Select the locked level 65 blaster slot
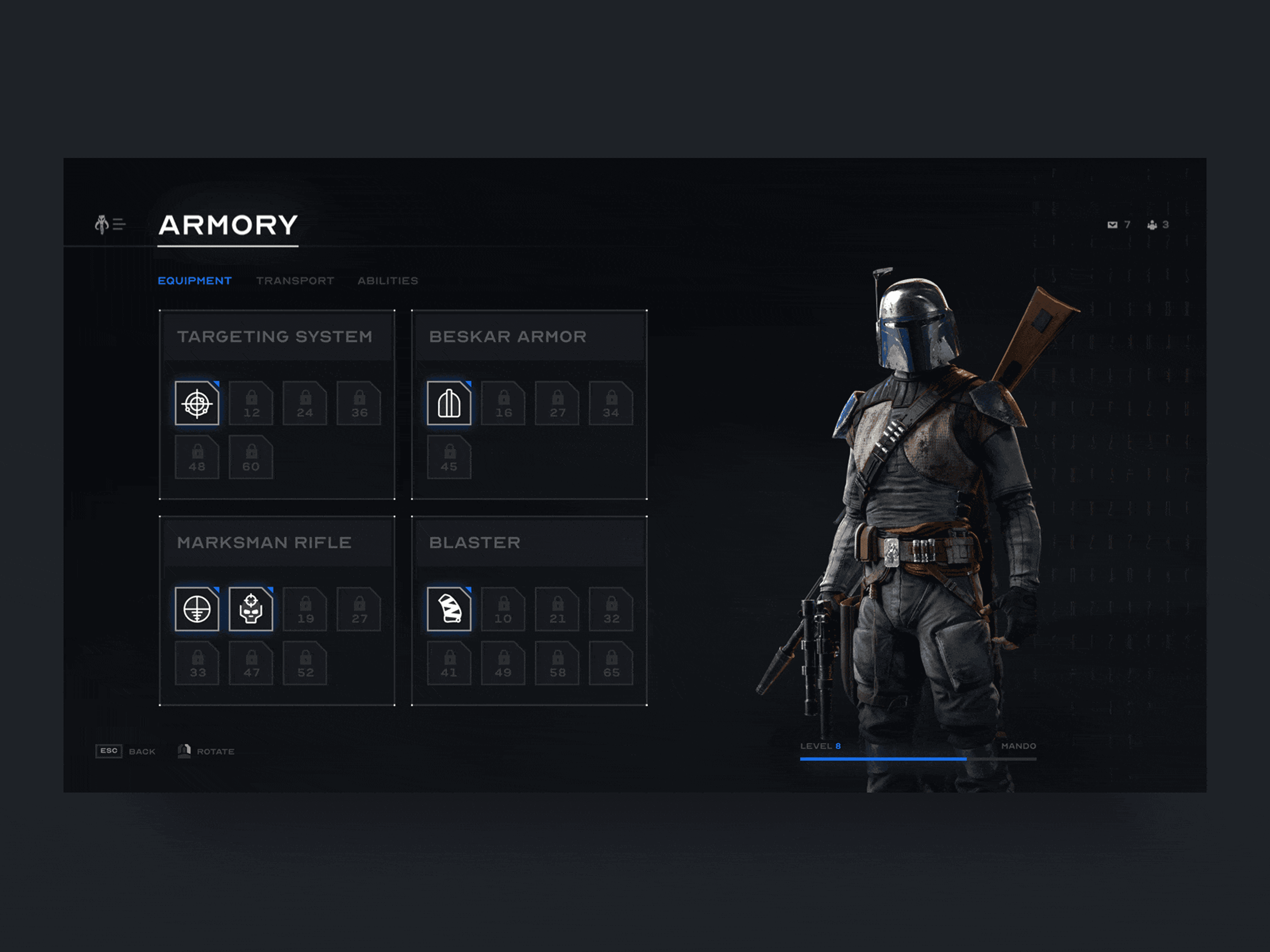Image resolution: width=1270 pixels, height=952 pixels. pos(611,663)
